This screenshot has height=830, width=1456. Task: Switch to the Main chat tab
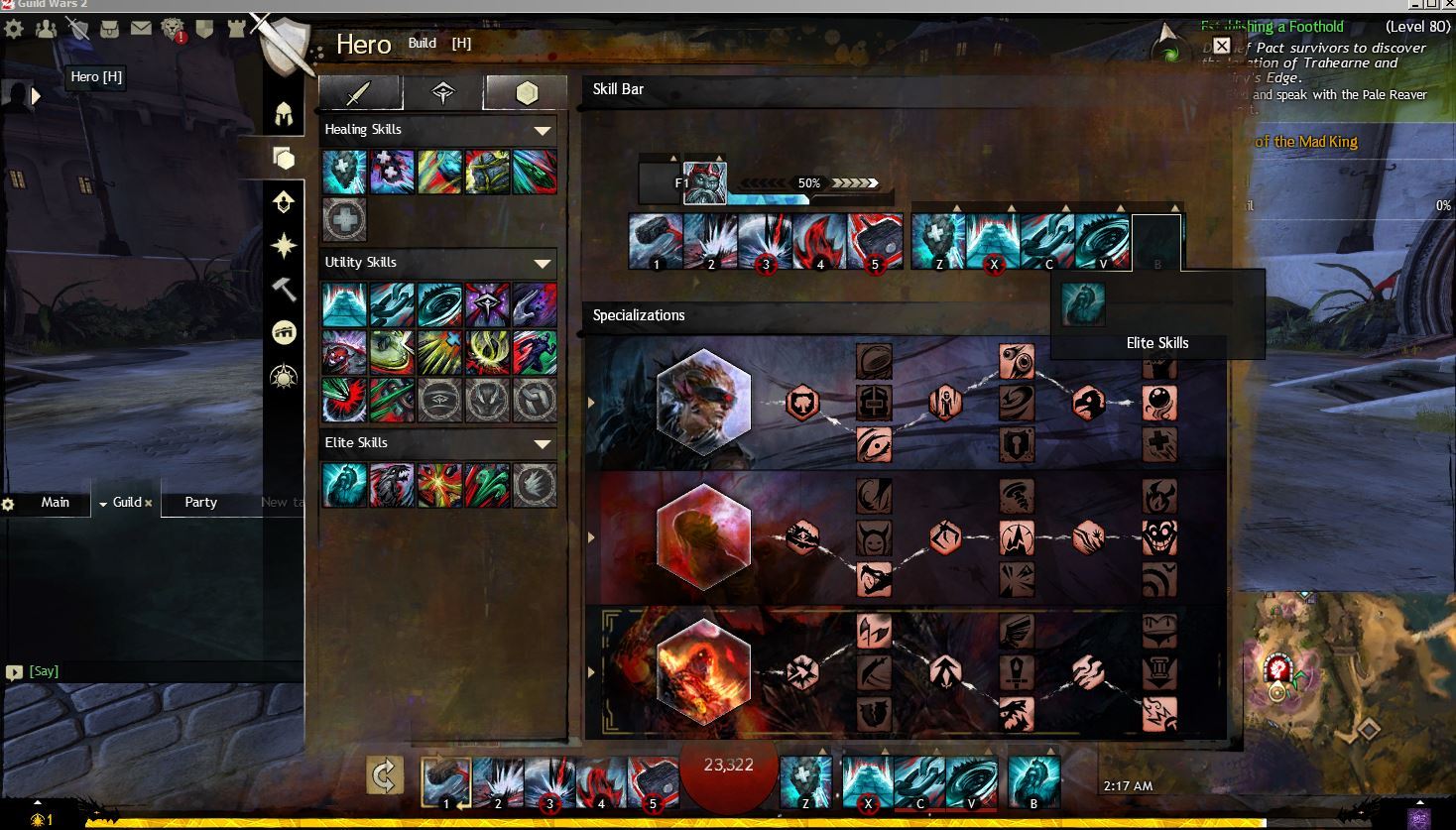[56, 502]
